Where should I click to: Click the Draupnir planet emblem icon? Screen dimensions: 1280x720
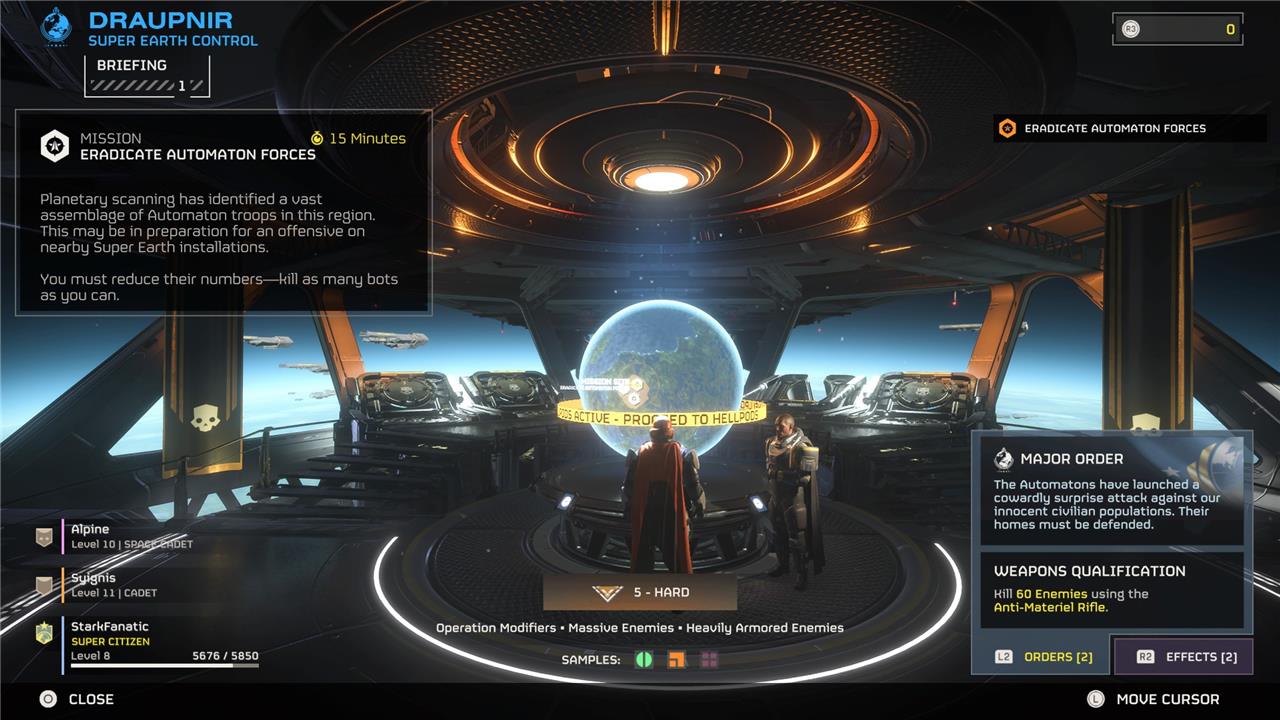coord(56,27)
